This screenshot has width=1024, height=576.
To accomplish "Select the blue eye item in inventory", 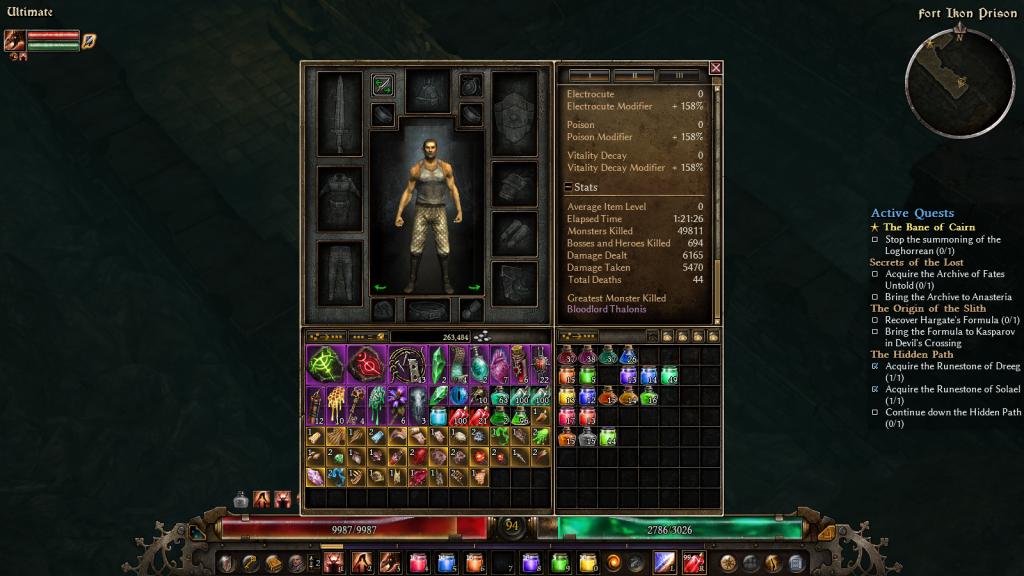I will click(457, 397).
